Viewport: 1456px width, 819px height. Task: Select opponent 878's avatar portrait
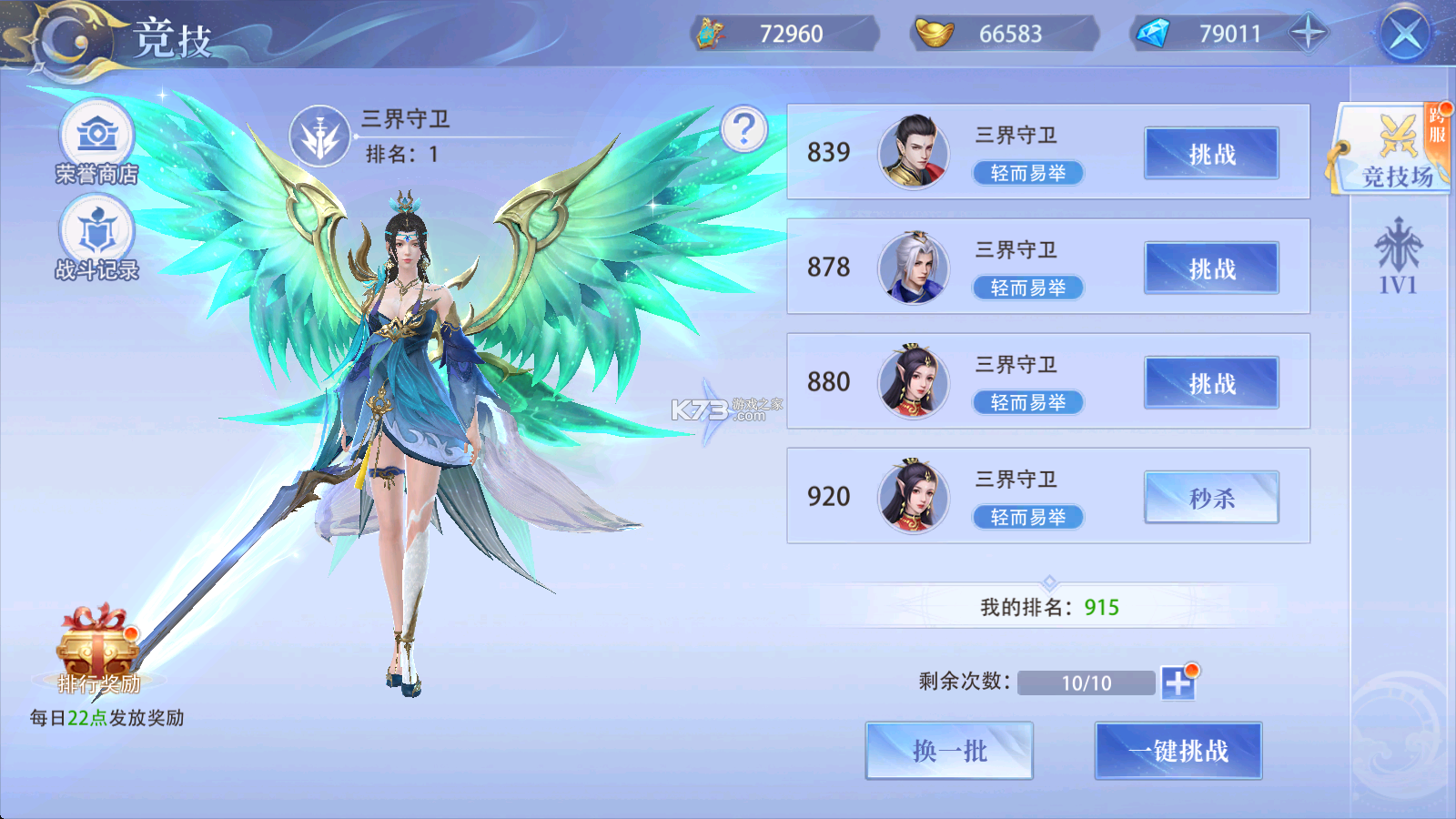(913, 268)
